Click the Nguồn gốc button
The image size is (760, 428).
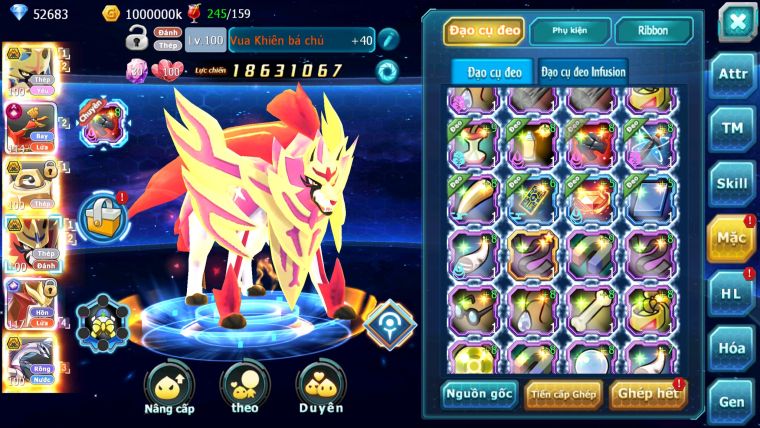(479, 394)
